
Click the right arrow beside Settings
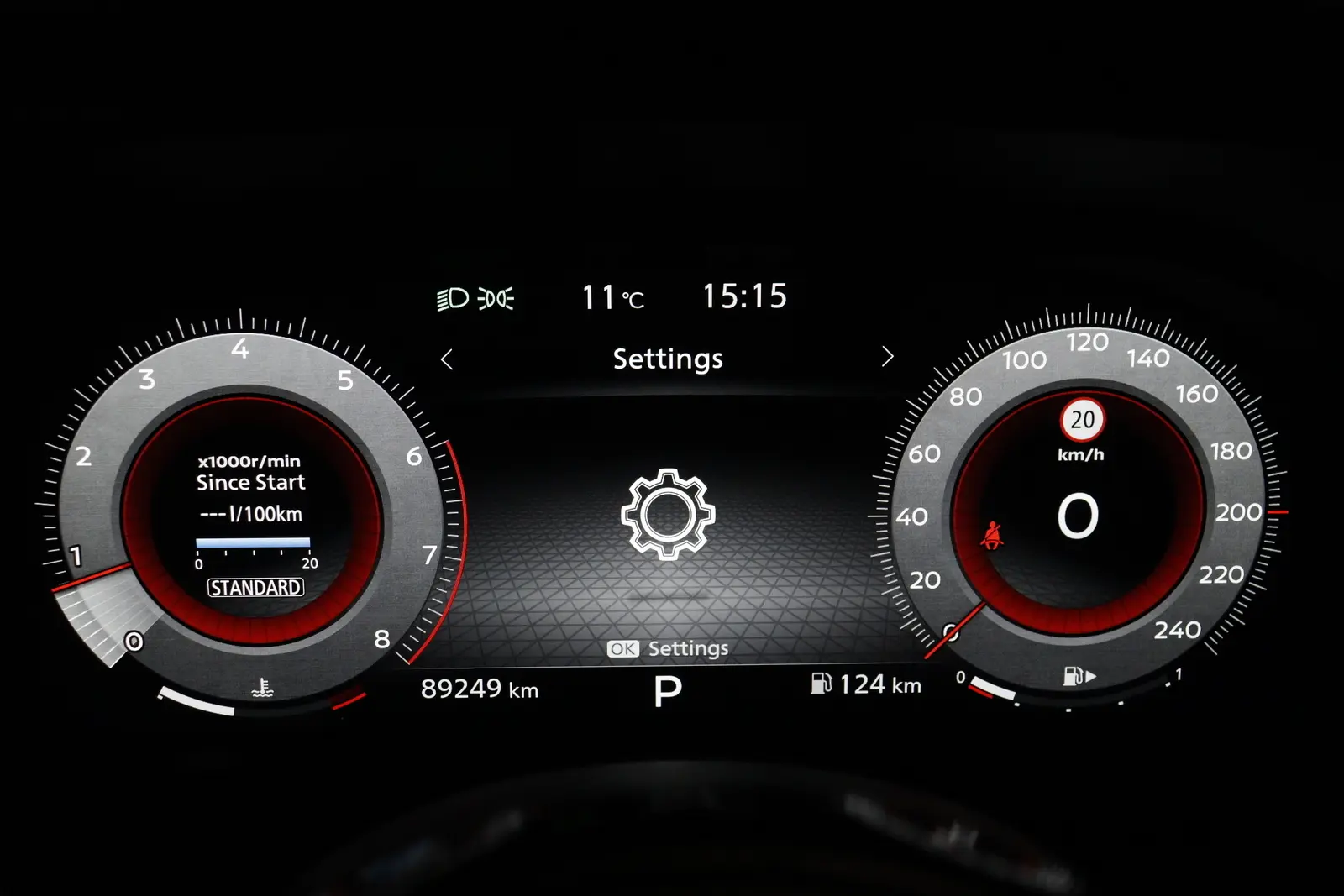888,358
